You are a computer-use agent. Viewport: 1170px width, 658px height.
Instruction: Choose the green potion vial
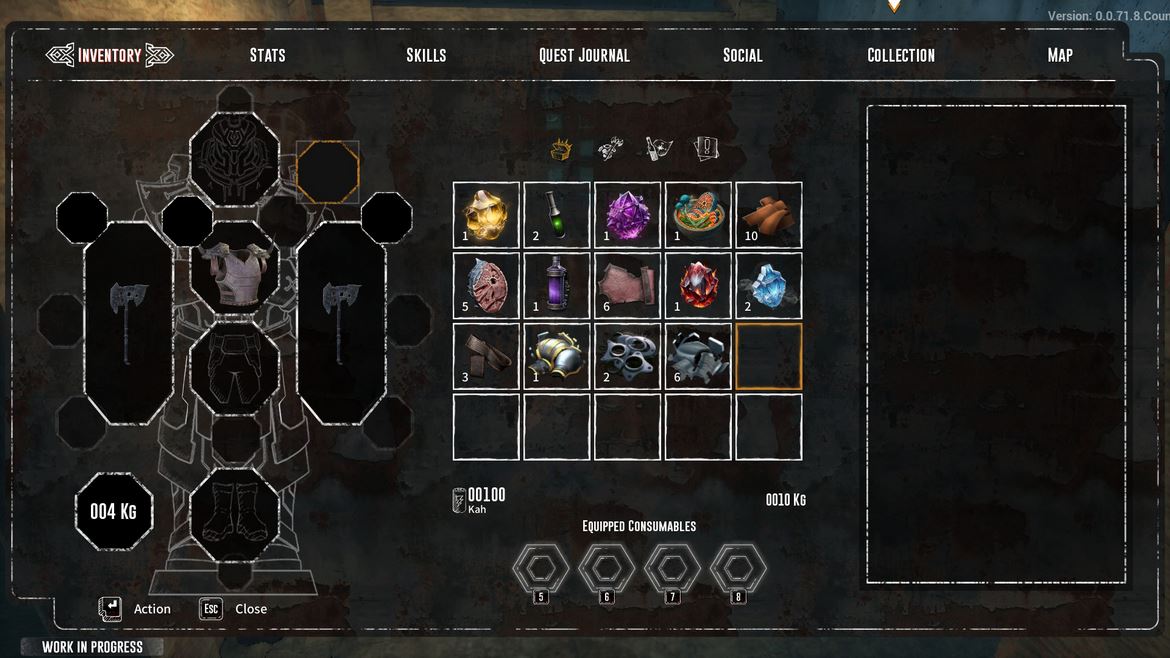[x=557, y=214]
